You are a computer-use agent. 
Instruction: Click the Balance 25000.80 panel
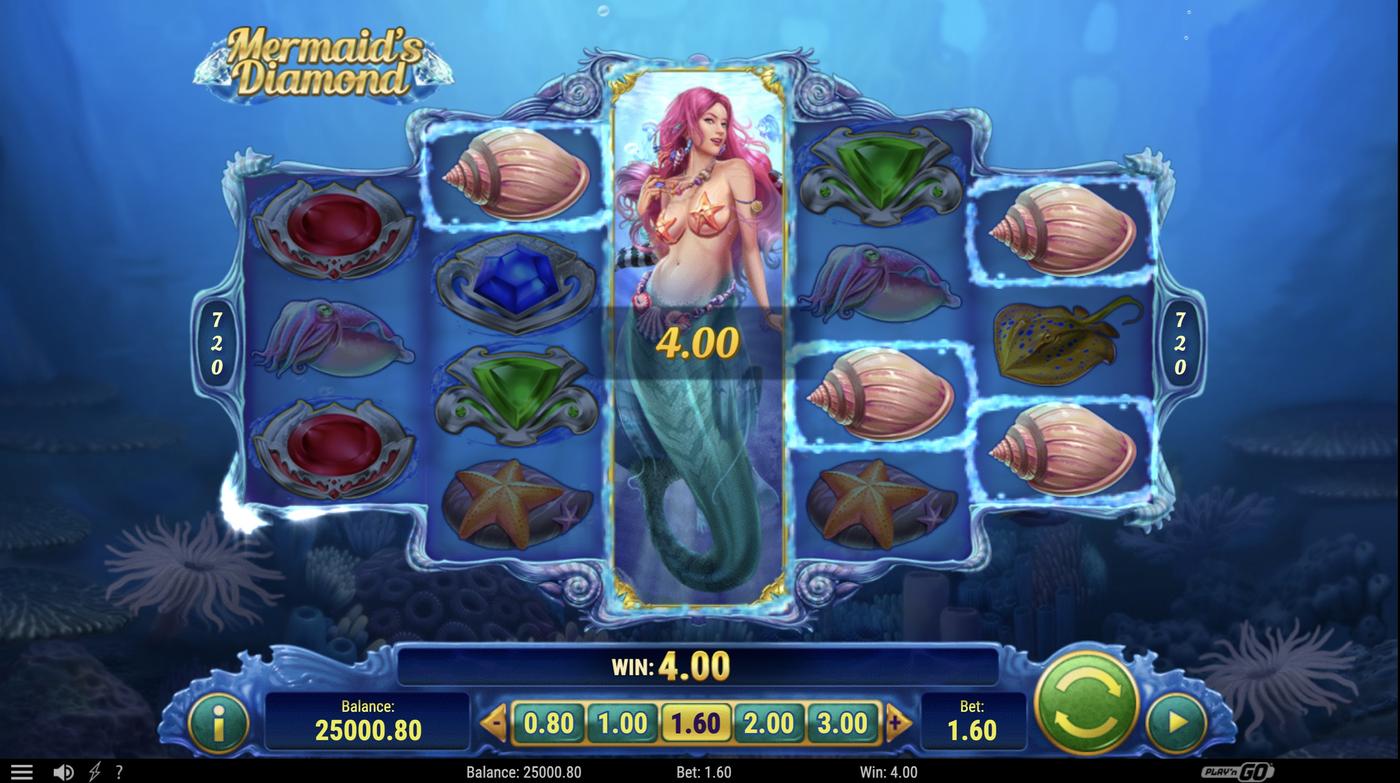pos(368,722)
